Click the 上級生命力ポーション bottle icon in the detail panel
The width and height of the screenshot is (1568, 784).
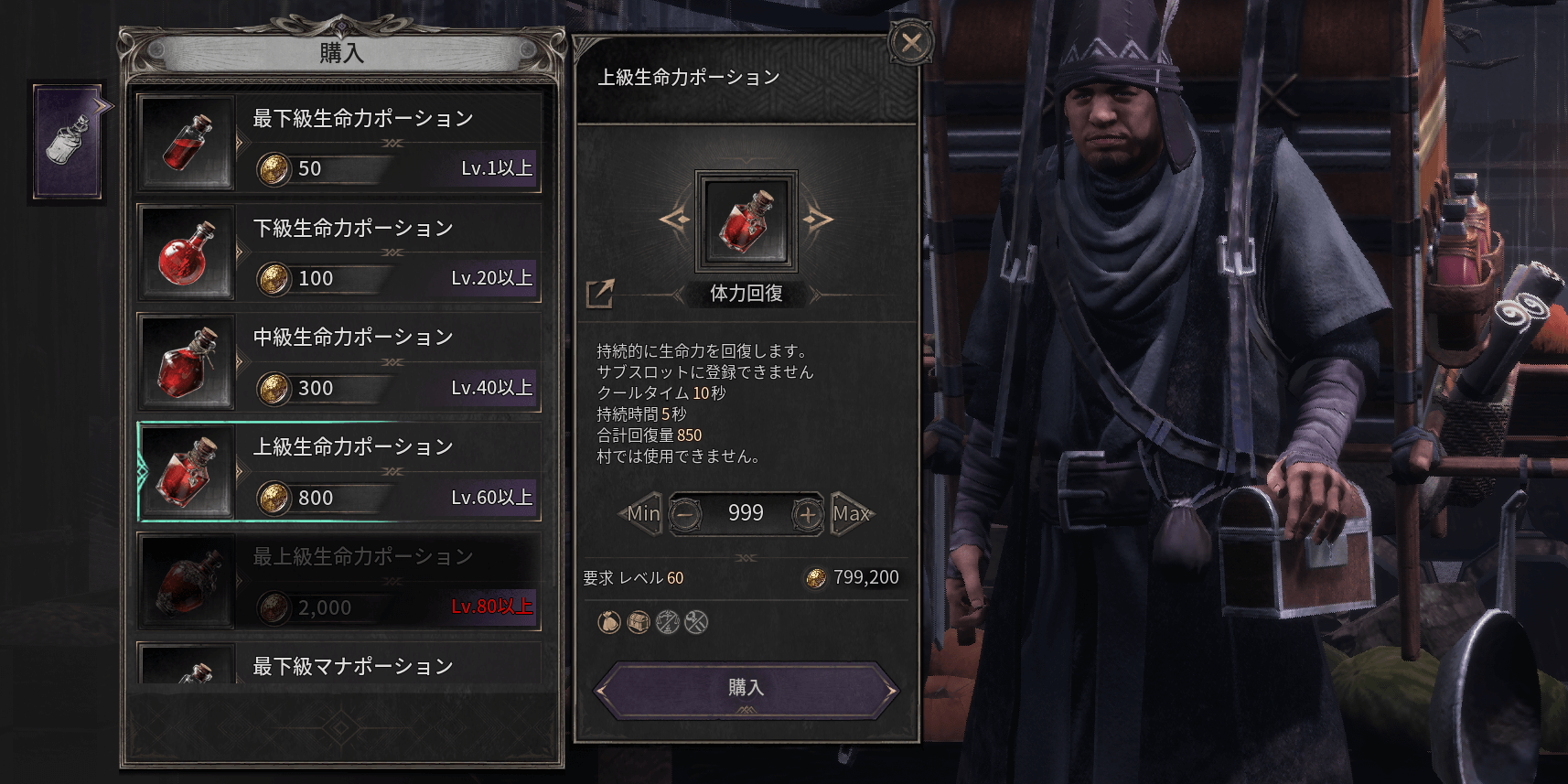(746, 222)
